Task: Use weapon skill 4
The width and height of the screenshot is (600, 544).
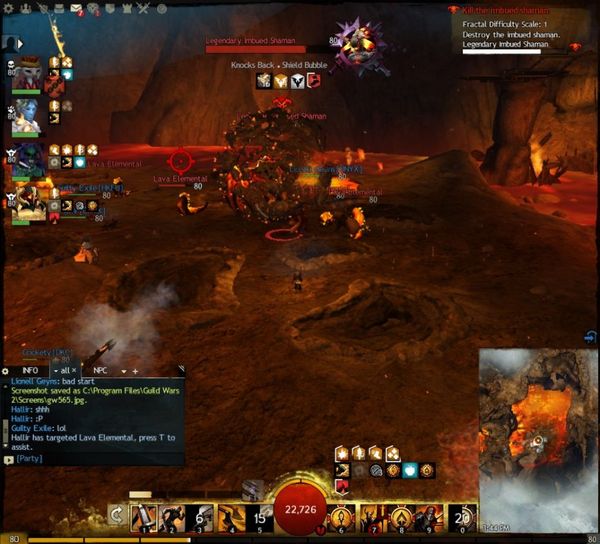Action: click(231, 518)
